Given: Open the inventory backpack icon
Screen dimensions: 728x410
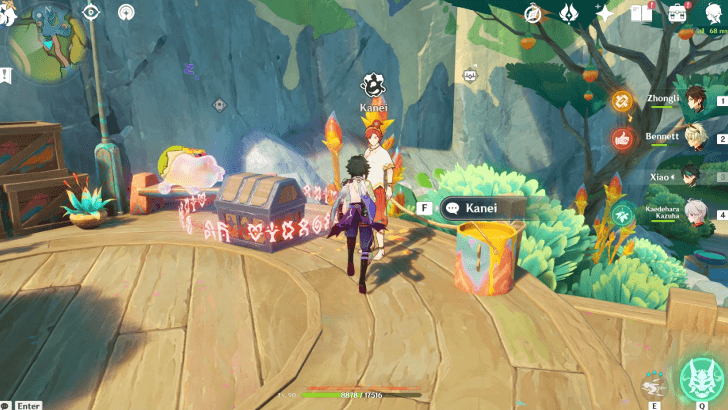Looking at the screenshot, I should 678,14.
